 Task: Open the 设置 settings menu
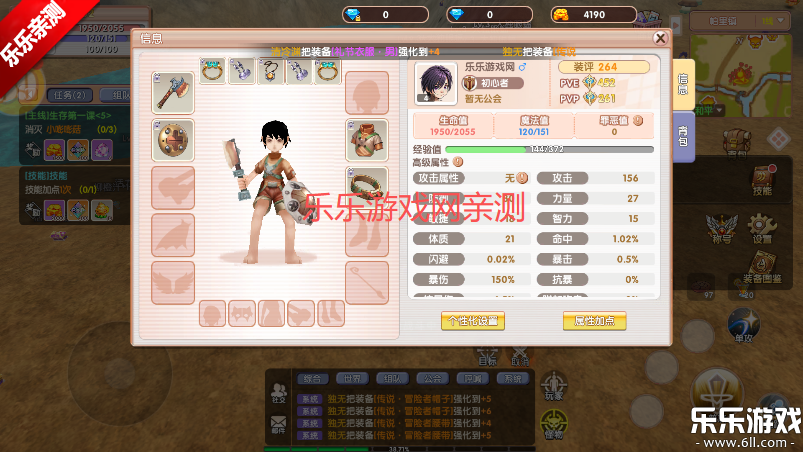762,231
